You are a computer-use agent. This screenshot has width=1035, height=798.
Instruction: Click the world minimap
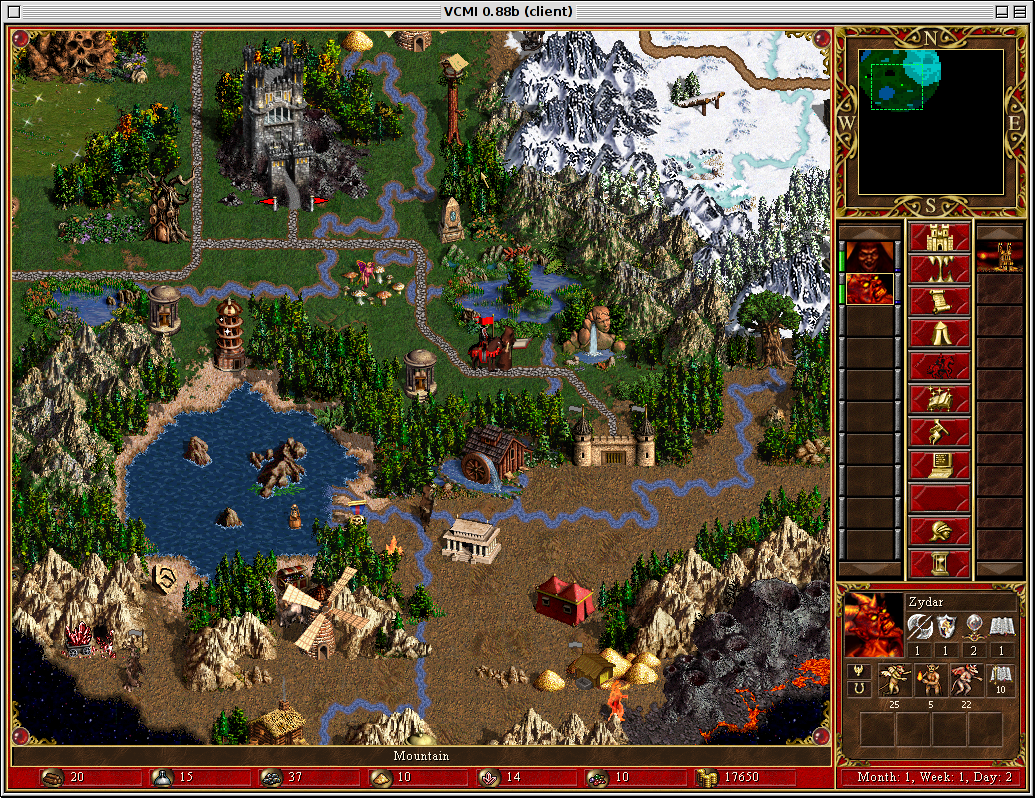(932, 121)
